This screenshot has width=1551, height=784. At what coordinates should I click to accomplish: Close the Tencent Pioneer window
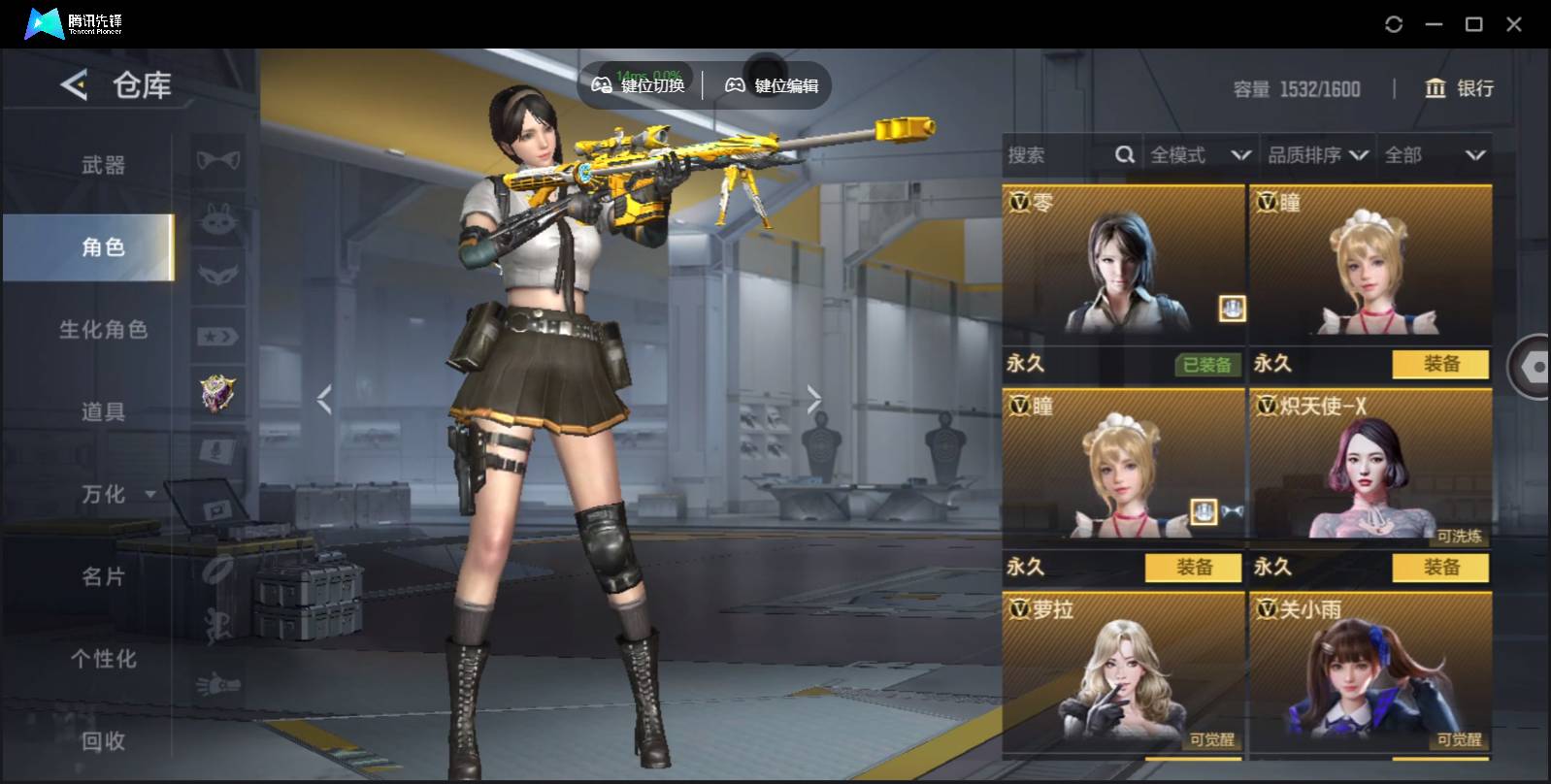1513,24
